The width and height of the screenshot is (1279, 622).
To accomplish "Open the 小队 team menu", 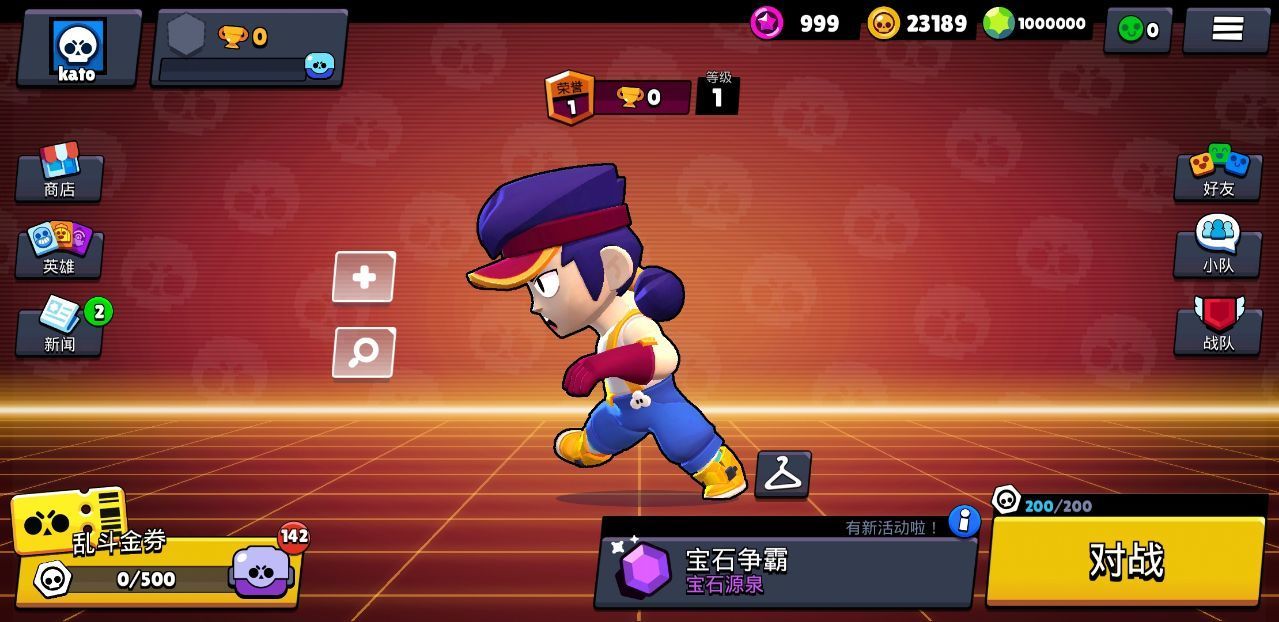I will tap(1218, 250).
